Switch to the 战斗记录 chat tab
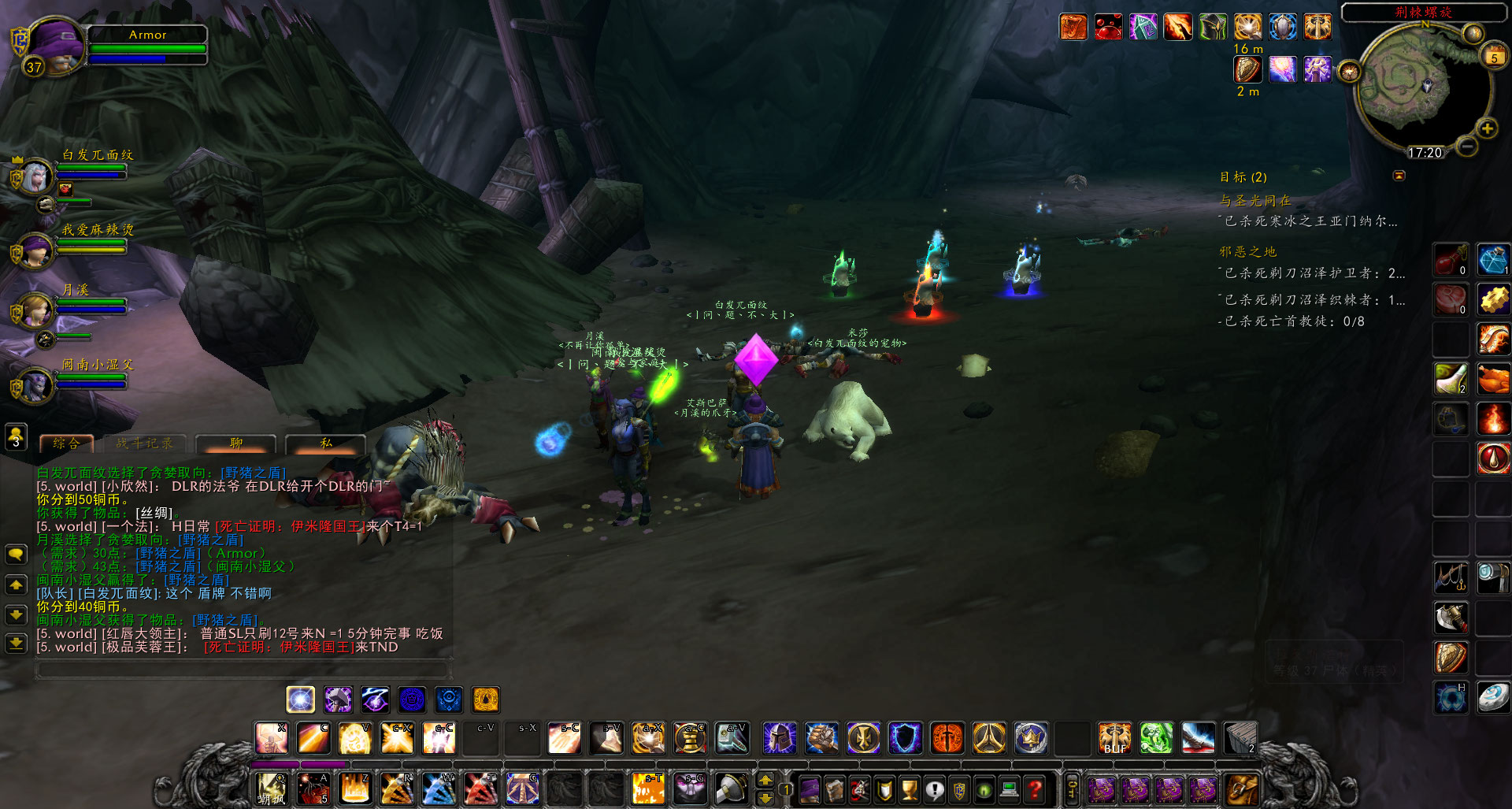The height and width of the screenshot is (809, 1512). tap(143, 443)
